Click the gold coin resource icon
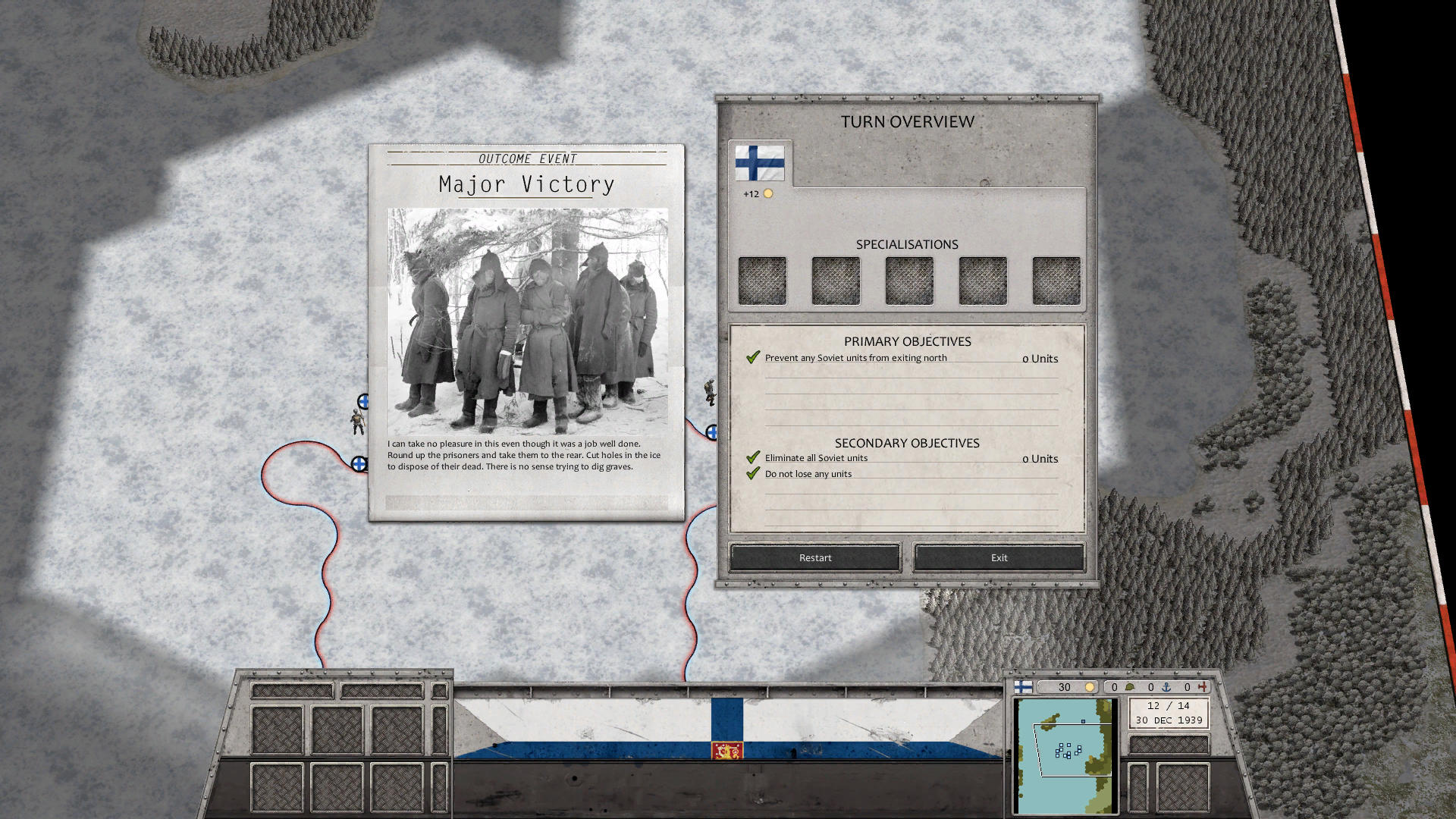Screen dimensions: 1456x819 click(1090, 687)
